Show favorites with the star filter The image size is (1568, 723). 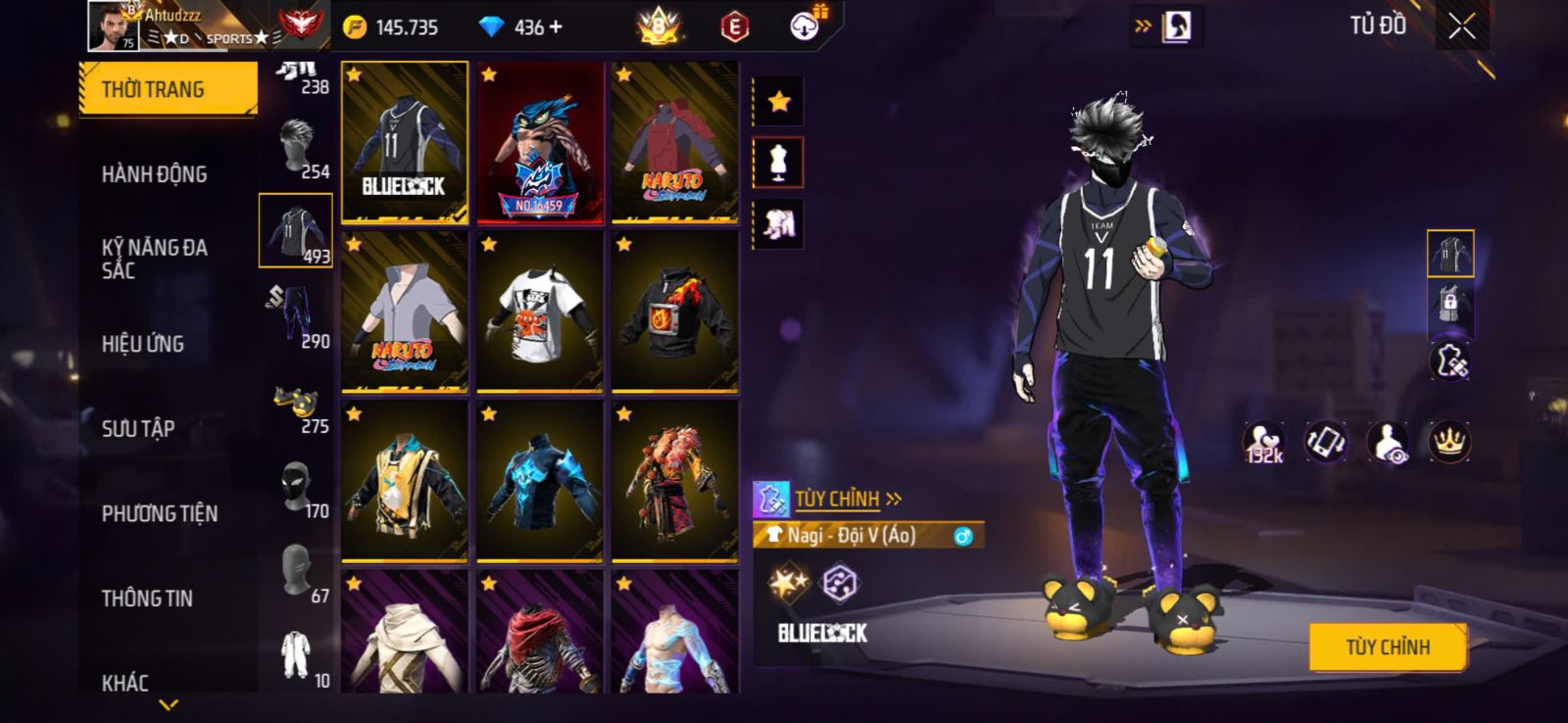(x=778, y=102)
